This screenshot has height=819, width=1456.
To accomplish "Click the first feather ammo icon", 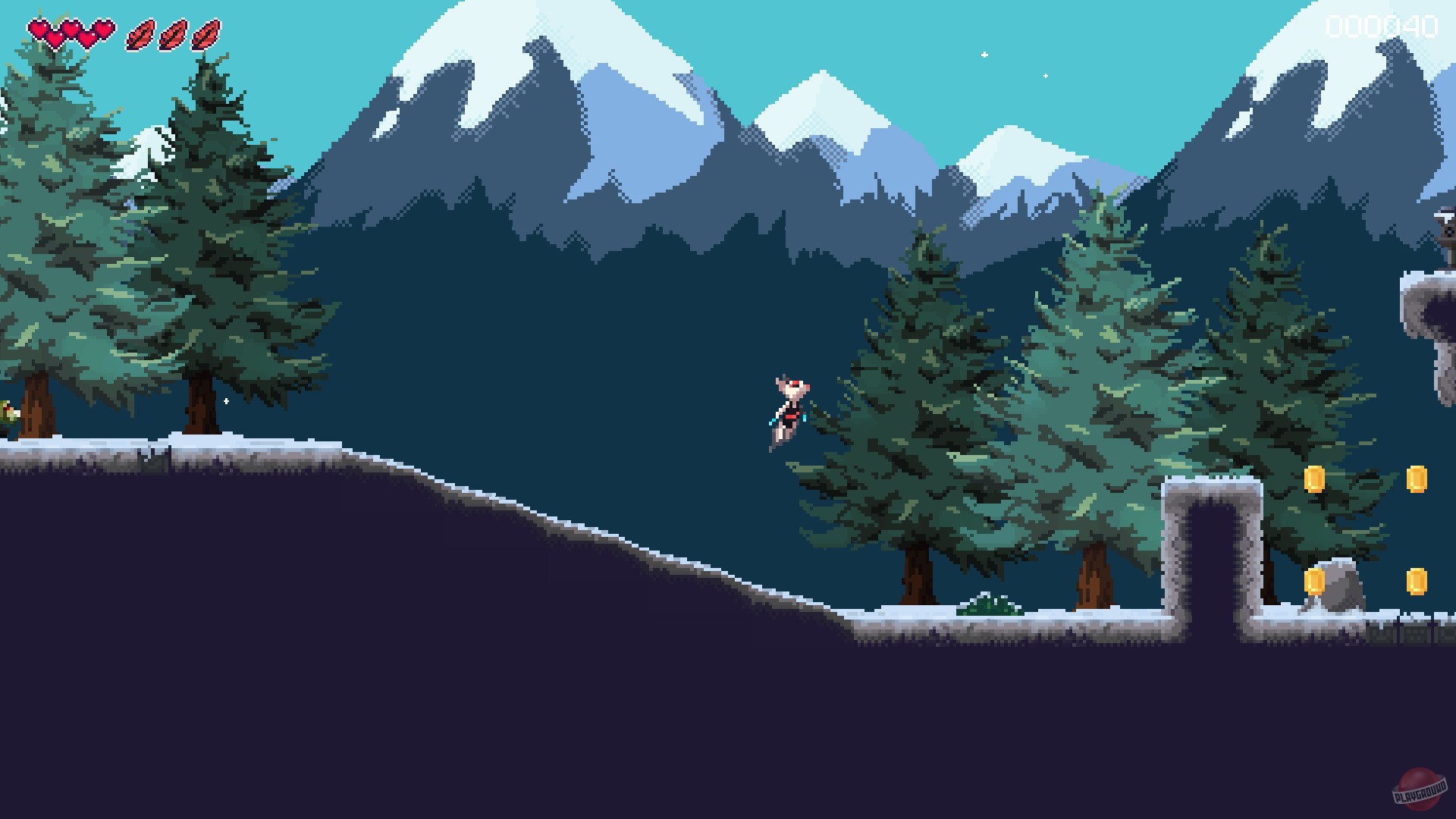I will 140,33.
